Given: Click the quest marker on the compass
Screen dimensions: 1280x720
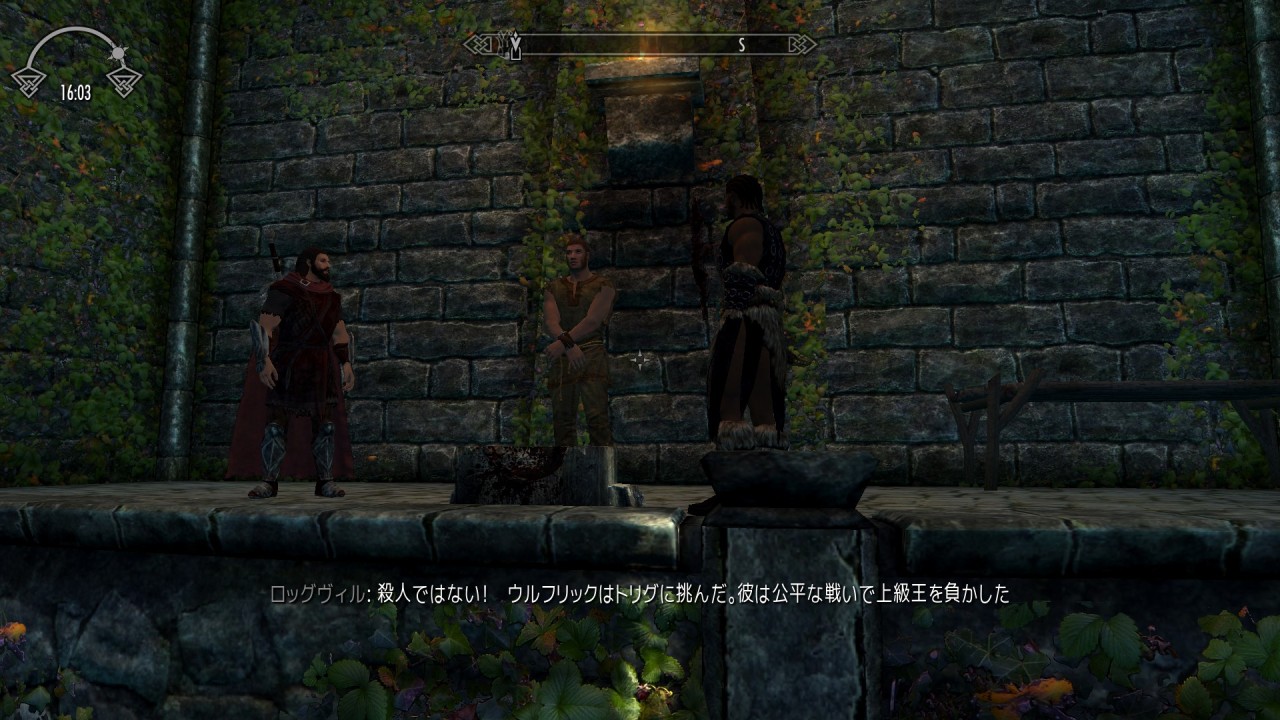Looking at the screenshot, I should (x=515, y=44).
